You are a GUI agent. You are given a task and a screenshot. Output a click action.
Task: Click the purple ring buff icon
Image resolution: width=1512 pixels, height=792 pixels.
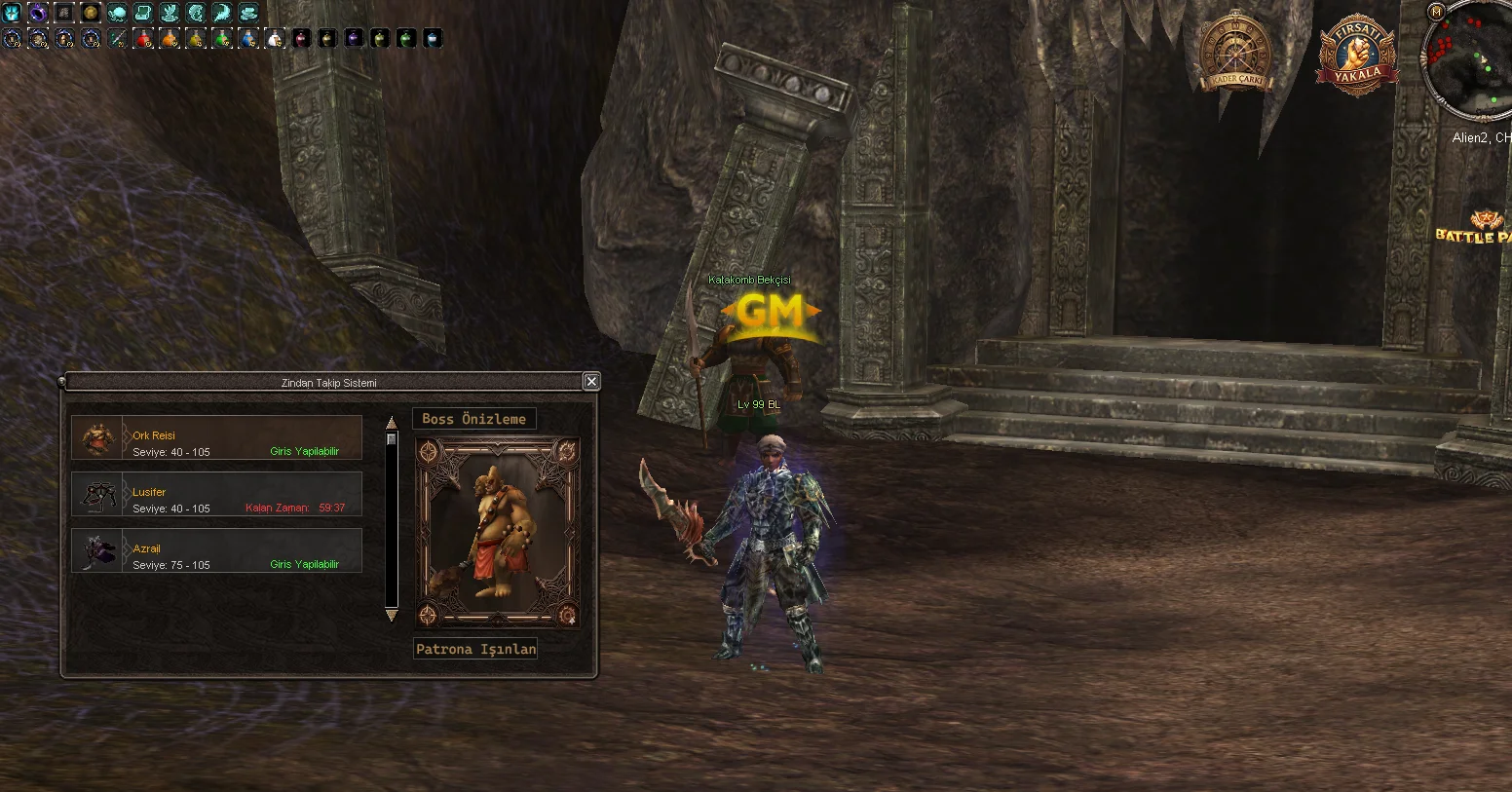tap(38, 13)
